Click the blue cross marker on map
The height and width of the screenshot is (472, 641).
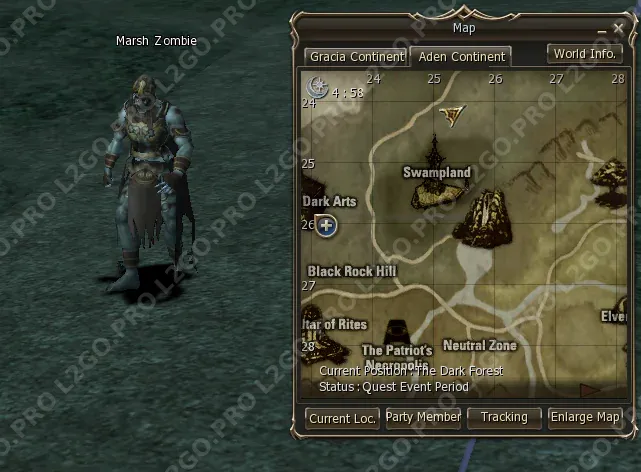[x=327, y=225]
